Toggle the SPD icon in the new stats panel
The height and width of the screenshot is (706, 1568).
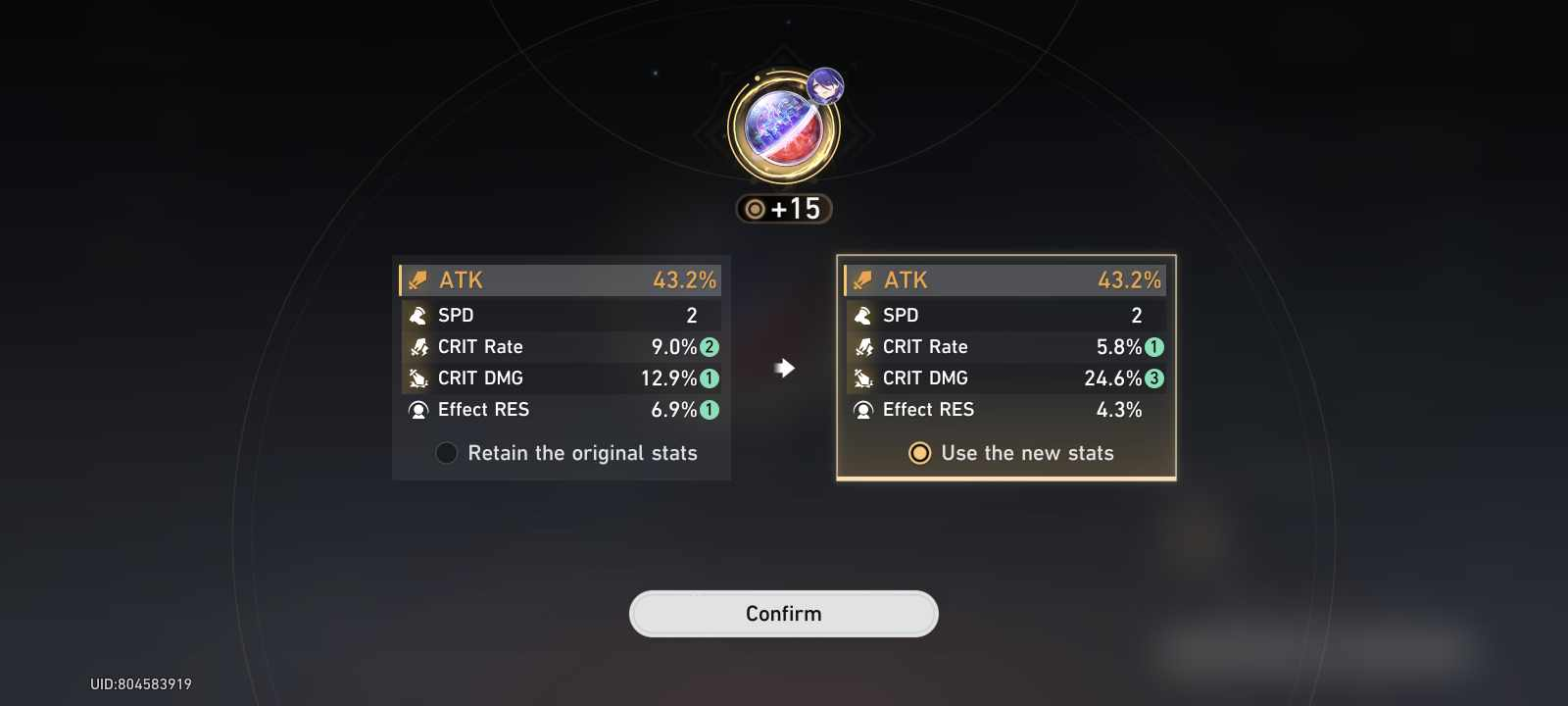(862, 315)
